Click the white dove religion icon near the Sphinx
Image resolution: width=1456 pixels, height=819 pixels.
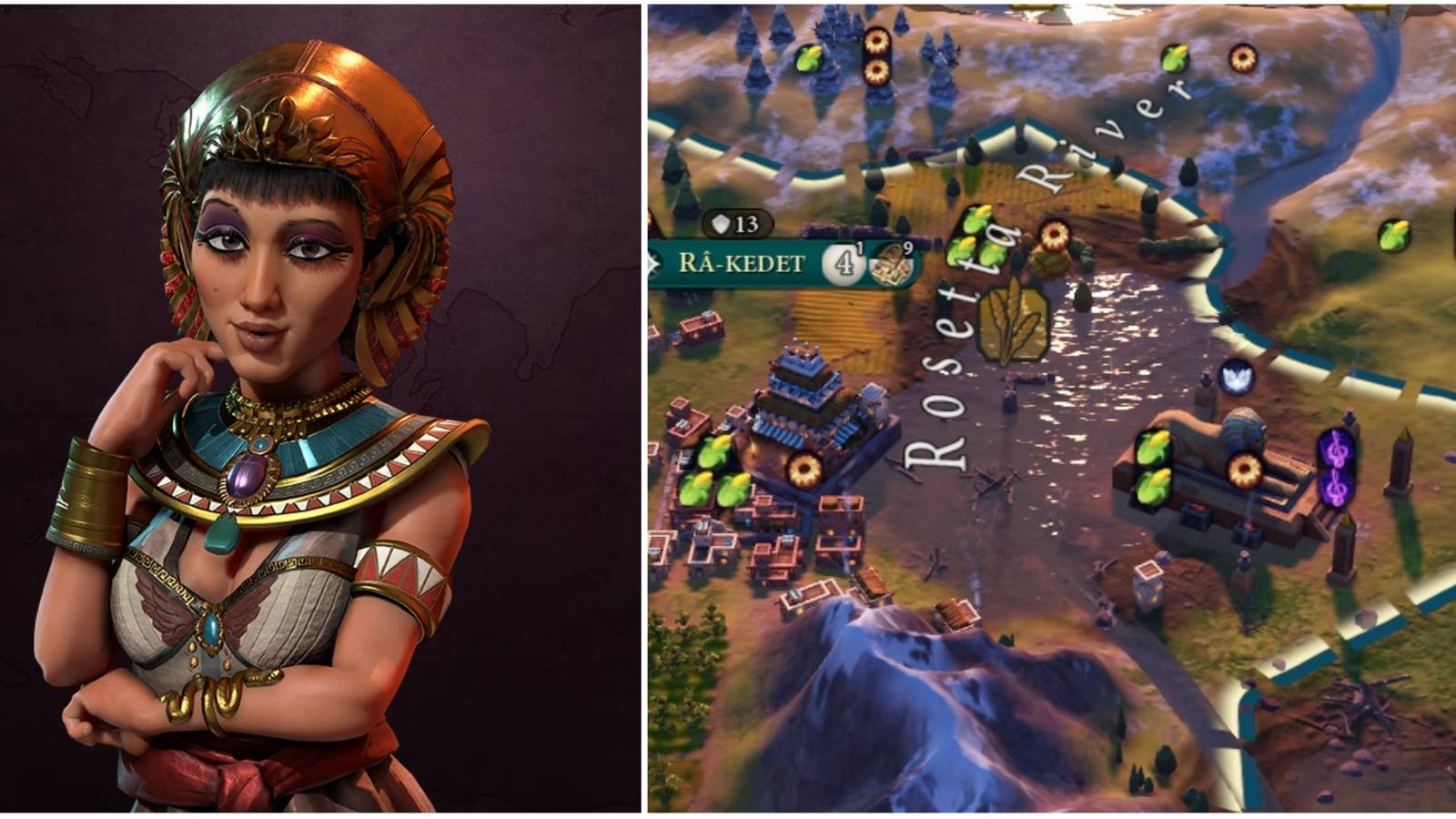[1235, 378]
